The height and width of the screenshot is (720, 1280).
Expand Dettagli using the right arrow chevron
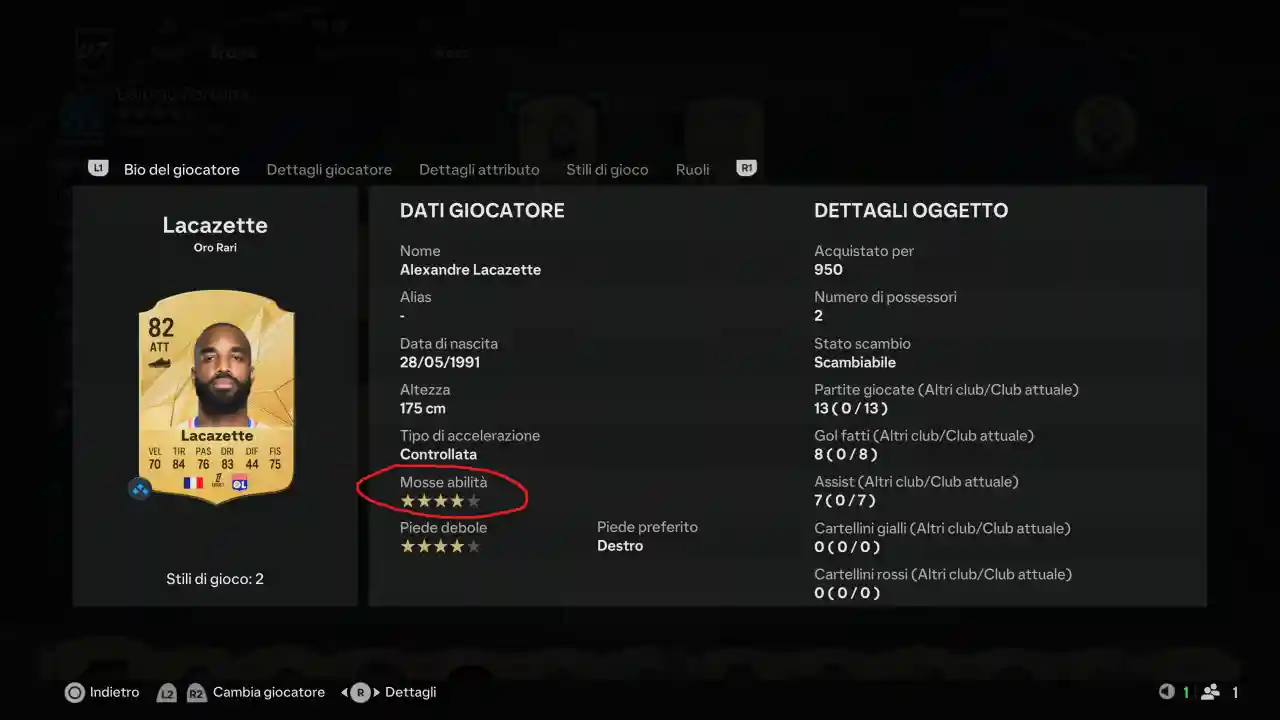tap(374, 692)
